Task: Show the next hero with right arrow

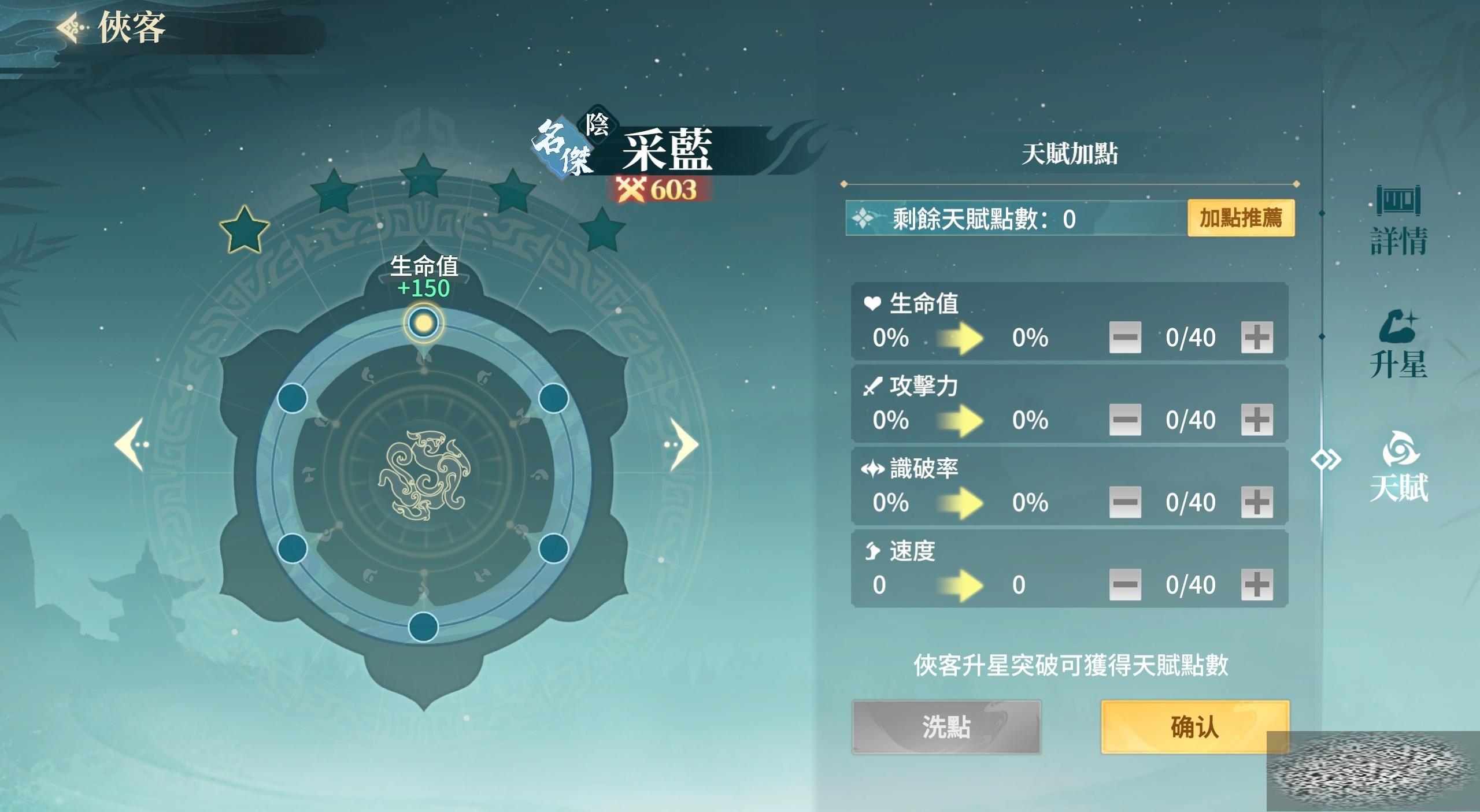Action: tap(683, 444)
